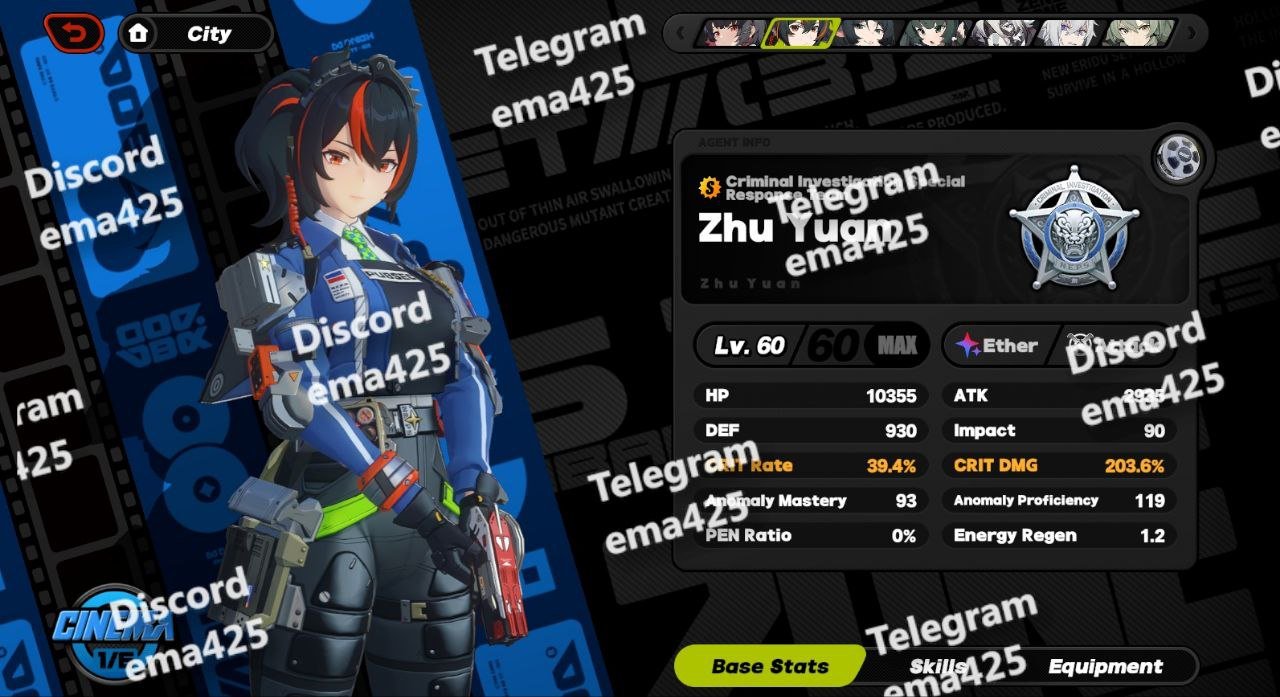Open the Equipment tab
Screen dimensions: 1280x697
pos(1105,666)
